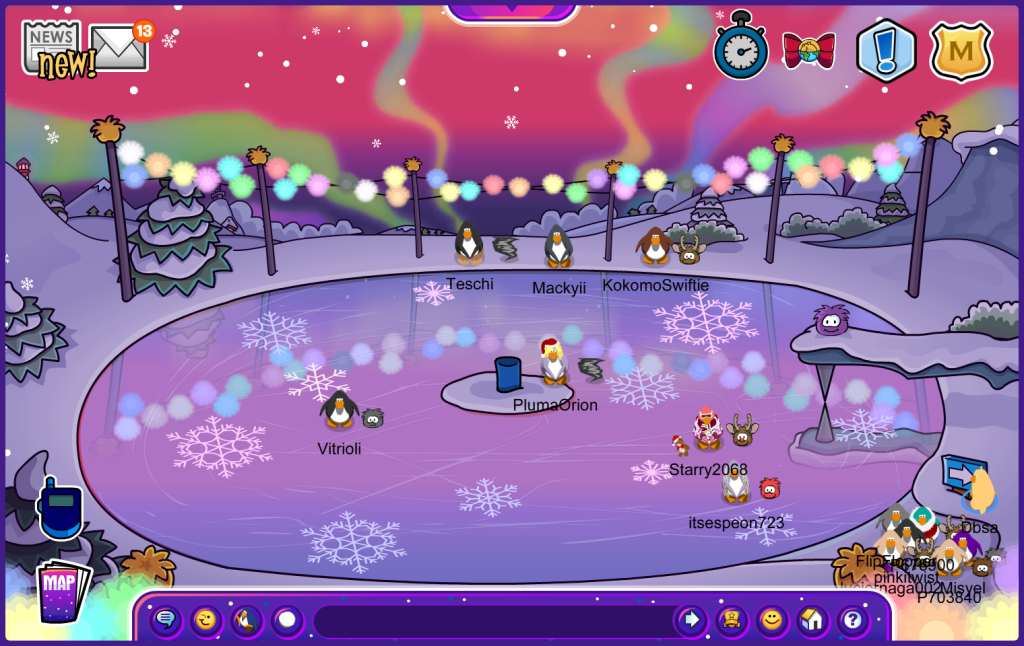Expand the purple dropdown tab at top
Image resolution: width=1024 pixels, height=646 pixels.
point(512,10)
